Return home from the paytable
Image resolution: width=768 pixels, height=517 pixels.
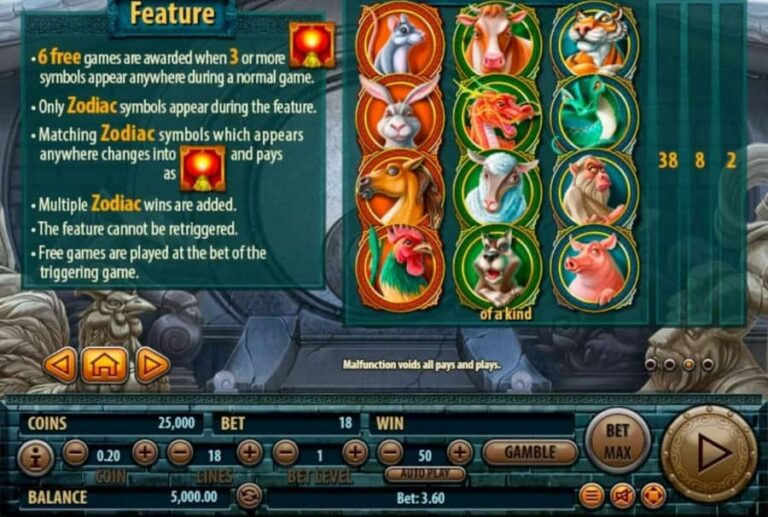pyautogui.click(x=106, y=365)
